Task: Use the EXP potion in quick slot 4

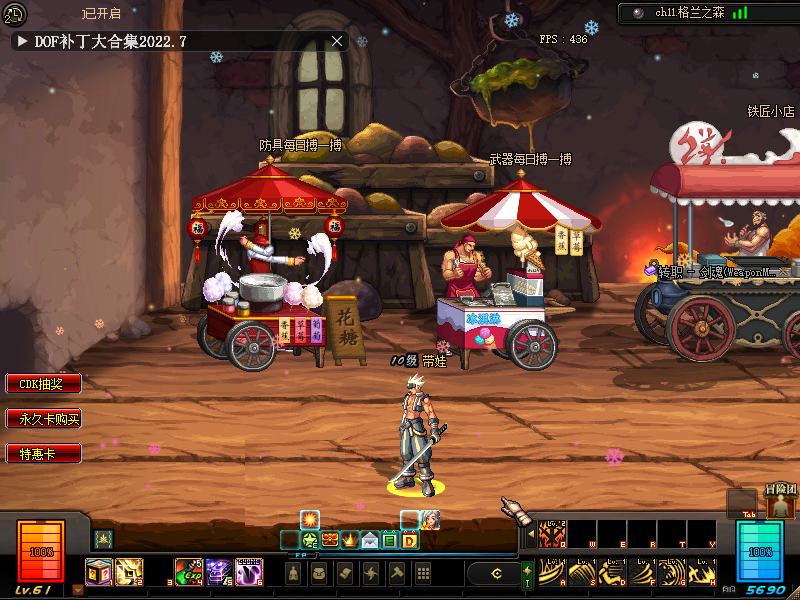Action: coord(189,571)
